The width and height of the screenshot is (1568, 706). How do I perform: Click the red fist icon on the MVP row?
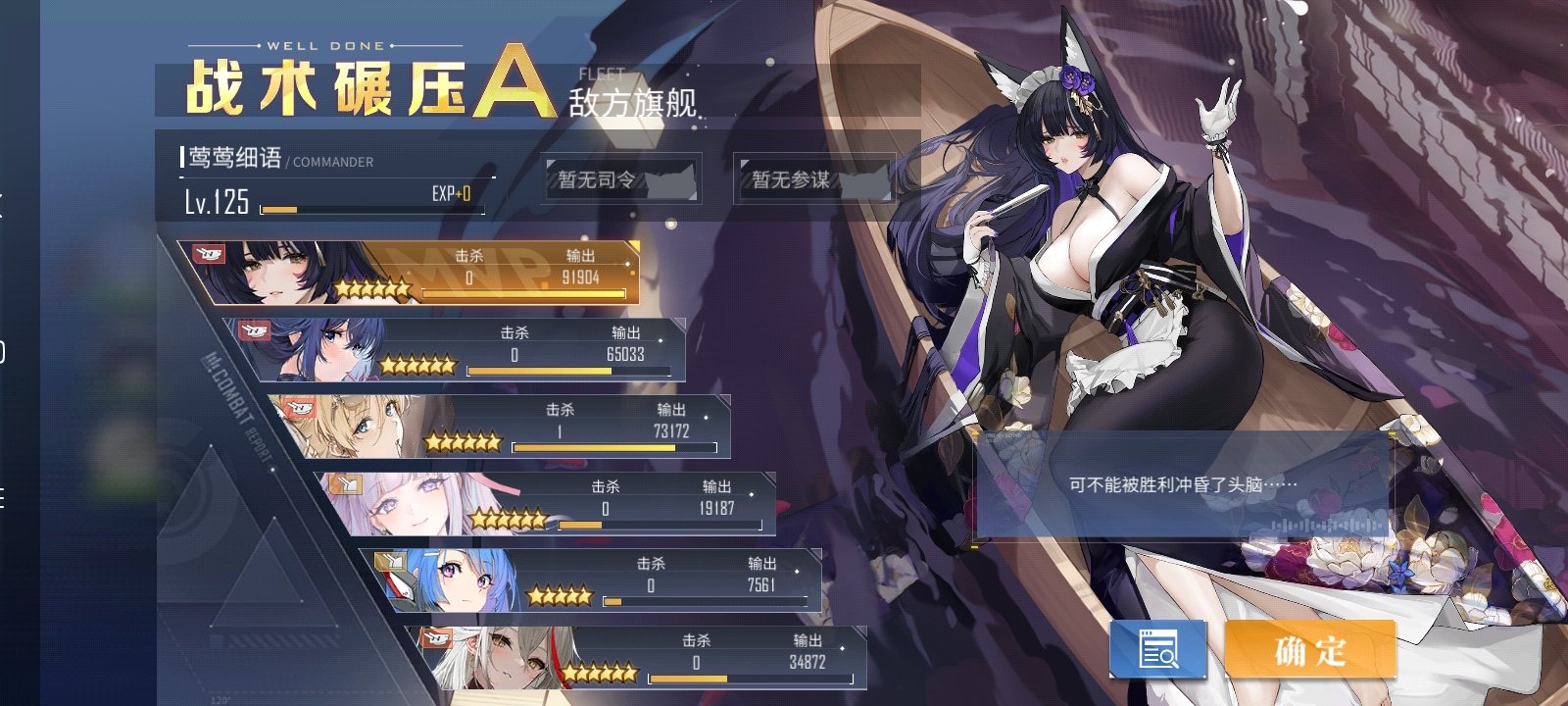pyautogui.click(x=209, y=252)
